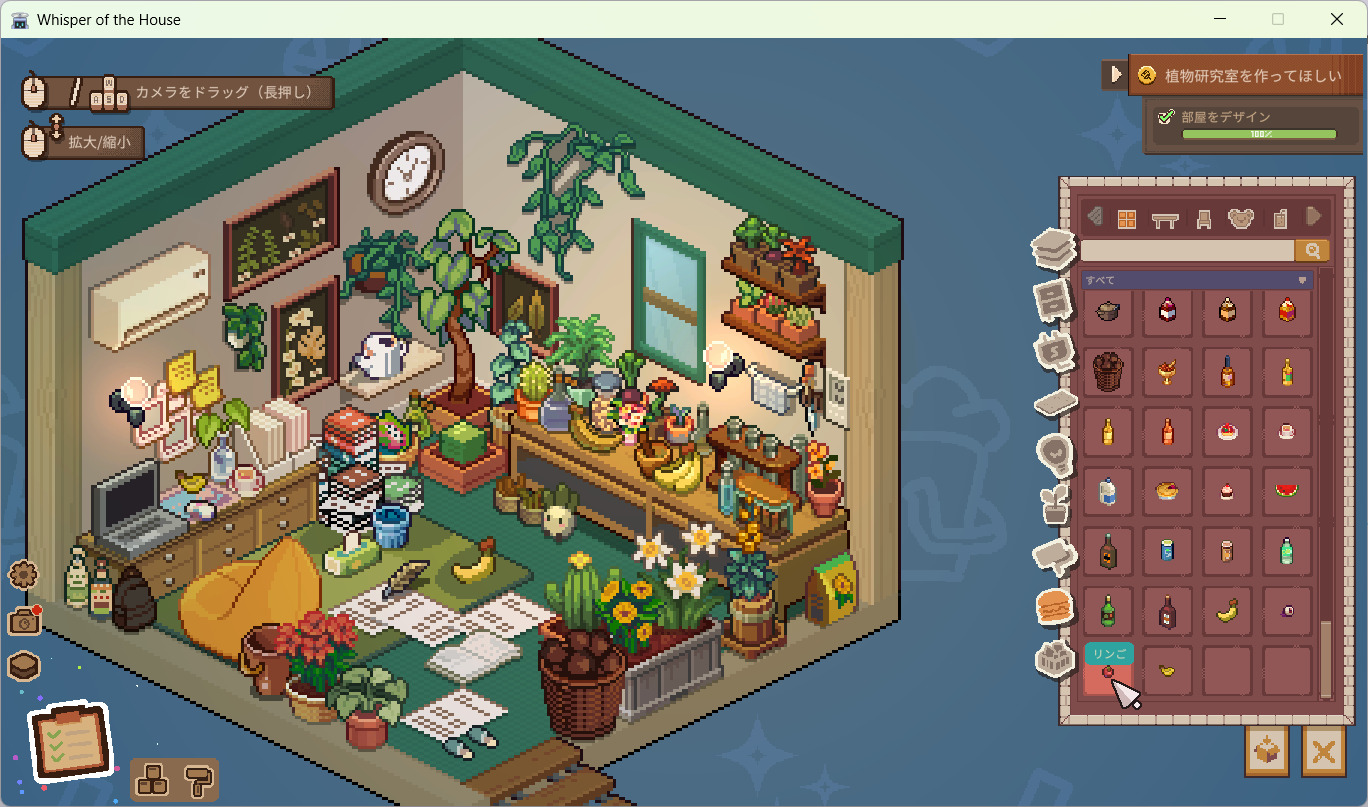Expand the 植物研究室 quest tracker arrow
The width and height of the screenshot is (1368, 807).
click(1116, 74)
